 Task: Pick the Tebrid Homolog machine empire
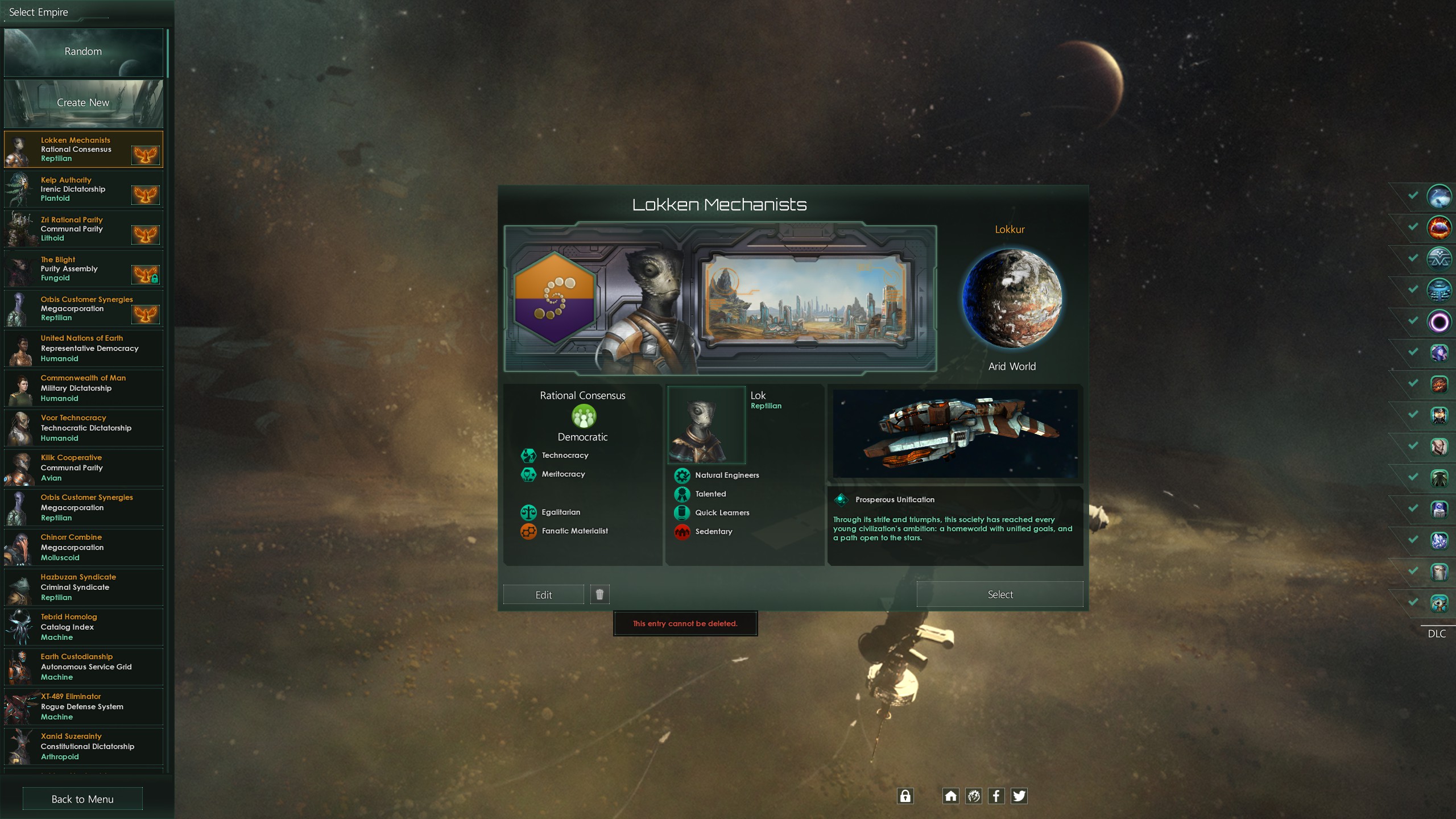(83, 627)
